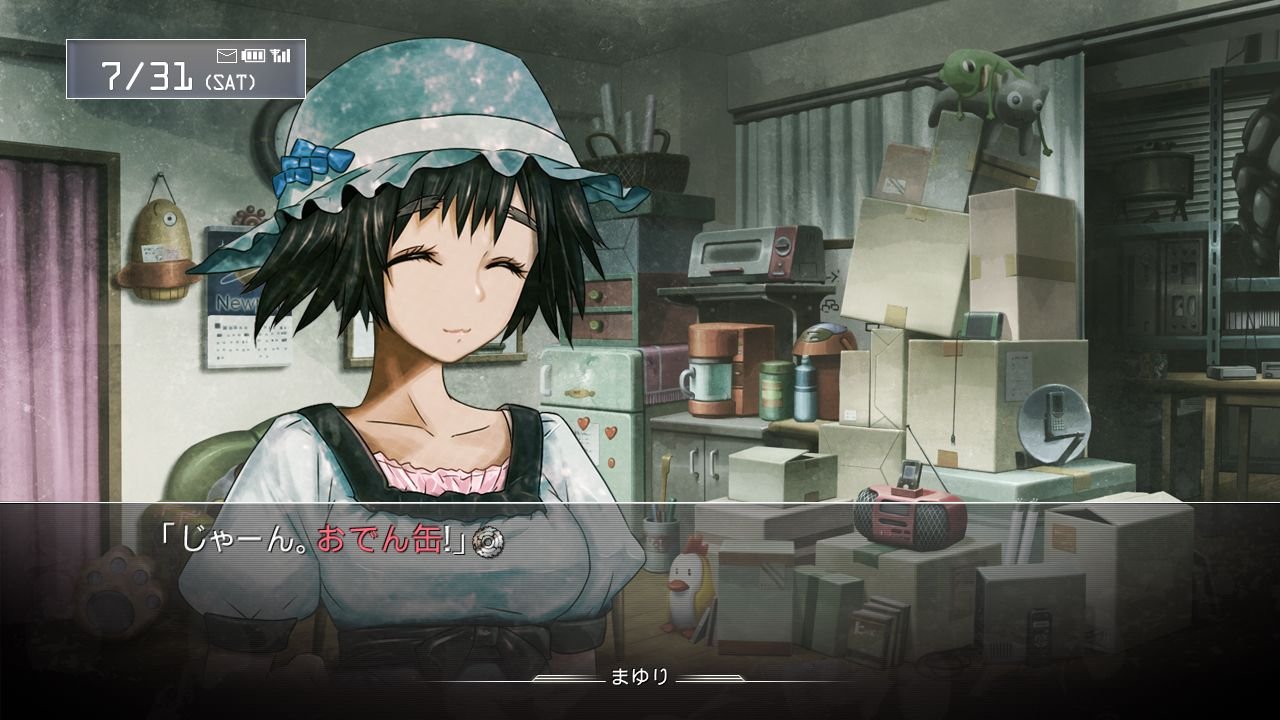This screenshot has height=720, width=1280.
Task: Open the mail envelope icon in date panel
Action: pyautogui.click(x=227, y=55)
